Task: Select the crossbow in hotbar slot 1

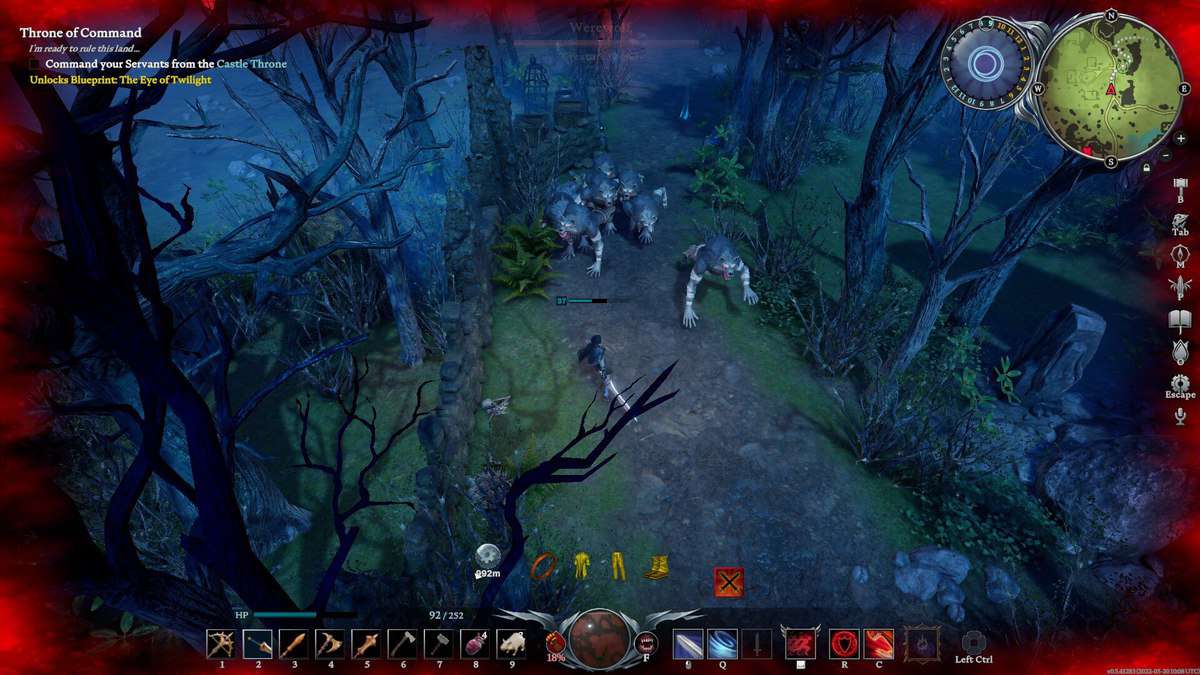Action: pos(221,643)
